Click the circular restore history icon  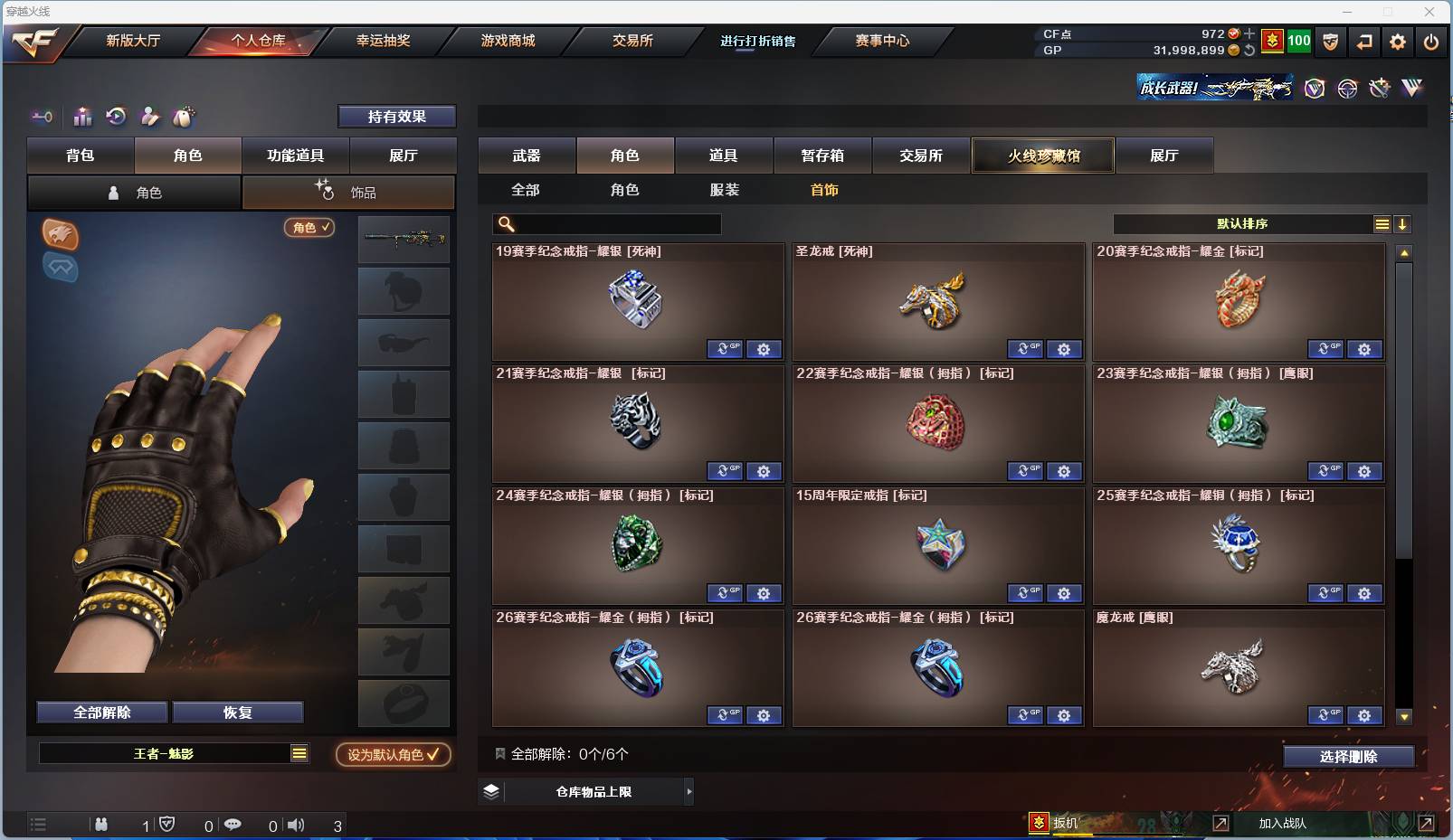pyautogui.click(x=116, y=116)
